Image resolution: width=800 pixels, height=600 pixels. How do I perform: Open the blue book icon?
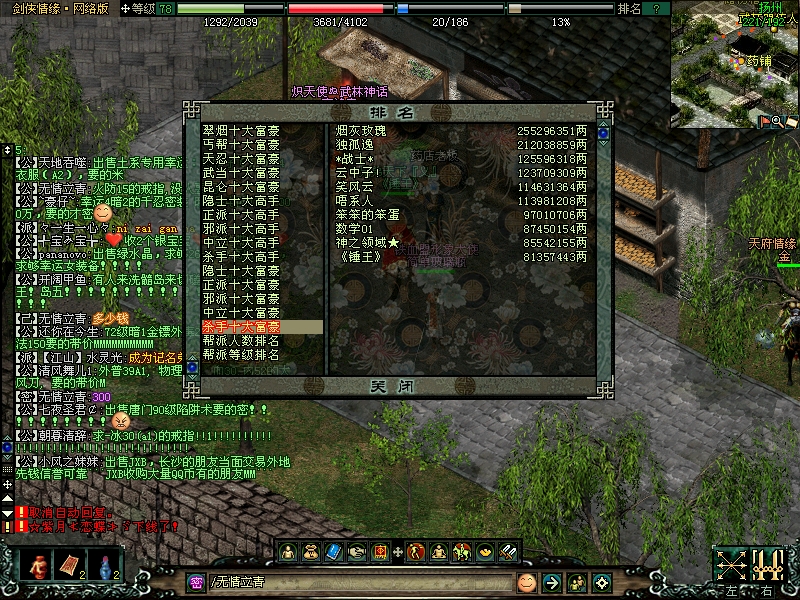click(x=334, y=551)
